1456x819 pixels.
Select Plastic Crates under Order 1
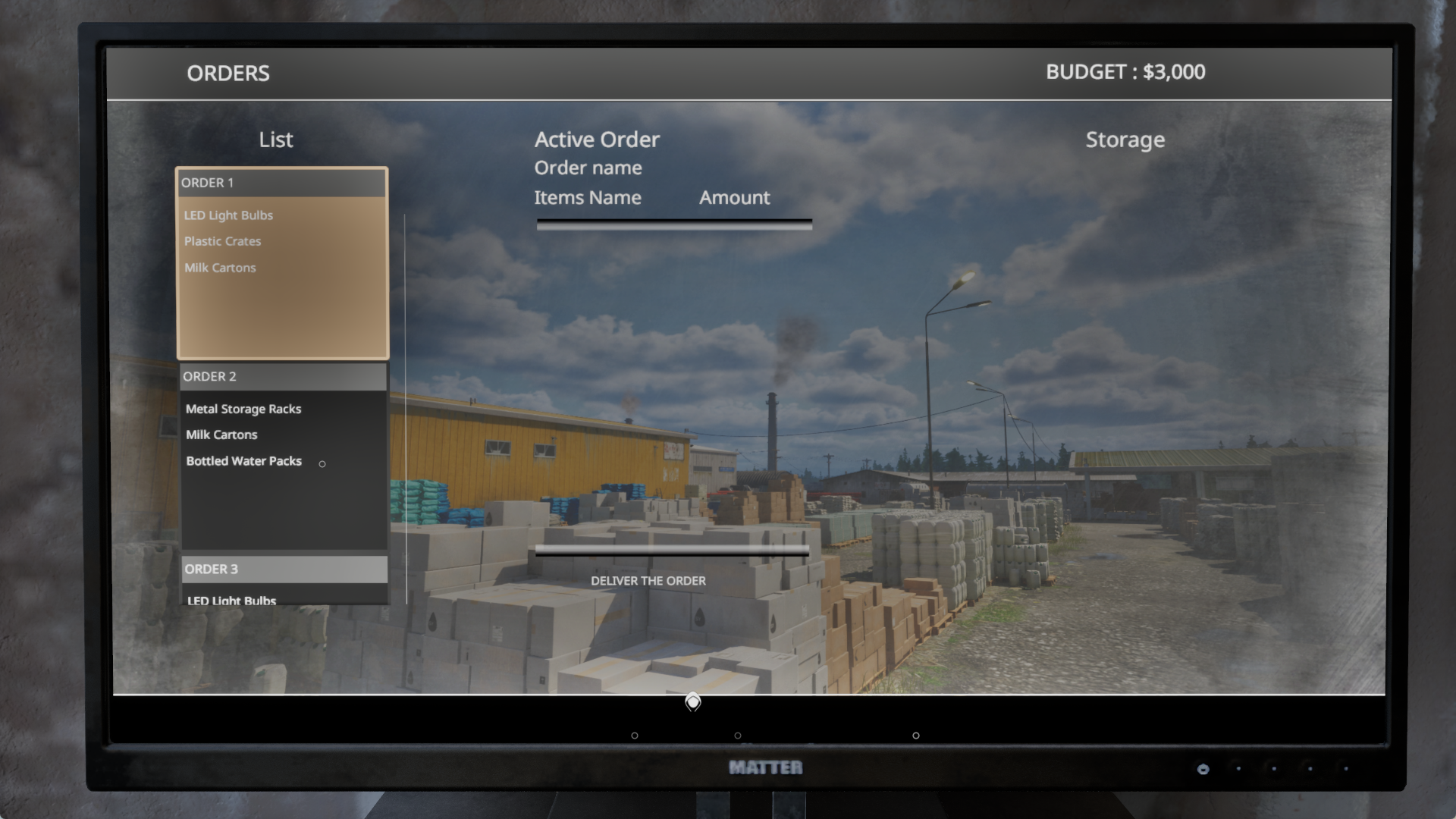(x=223, y=241)
